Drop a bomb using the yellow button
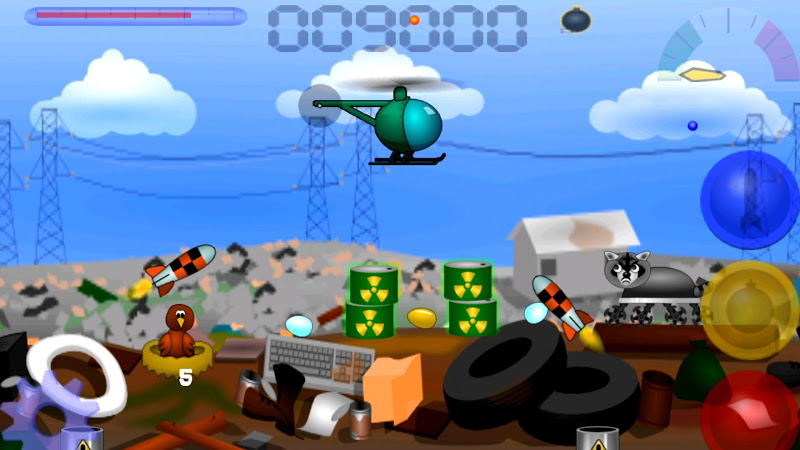 pos(749,310)
